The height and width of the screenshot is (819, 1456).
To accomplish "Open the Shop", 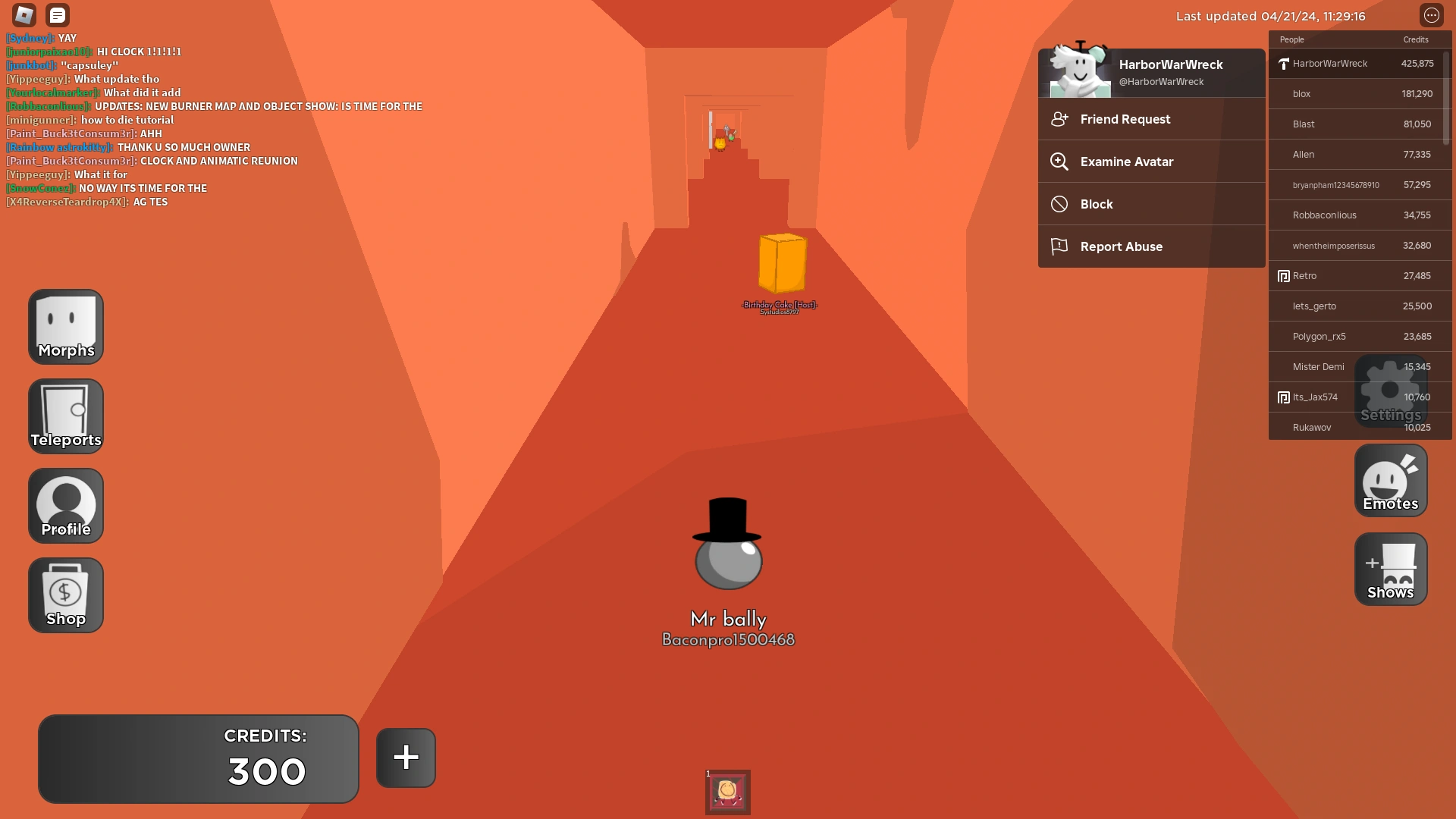I will [x=65, y=595].
